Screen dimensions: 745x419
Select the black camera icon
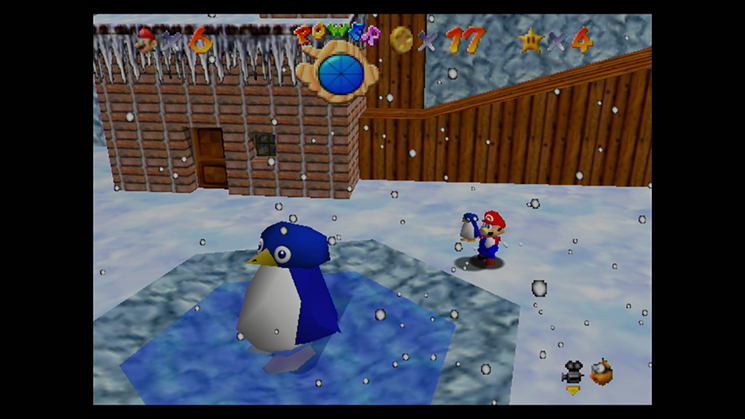[573, 373]
